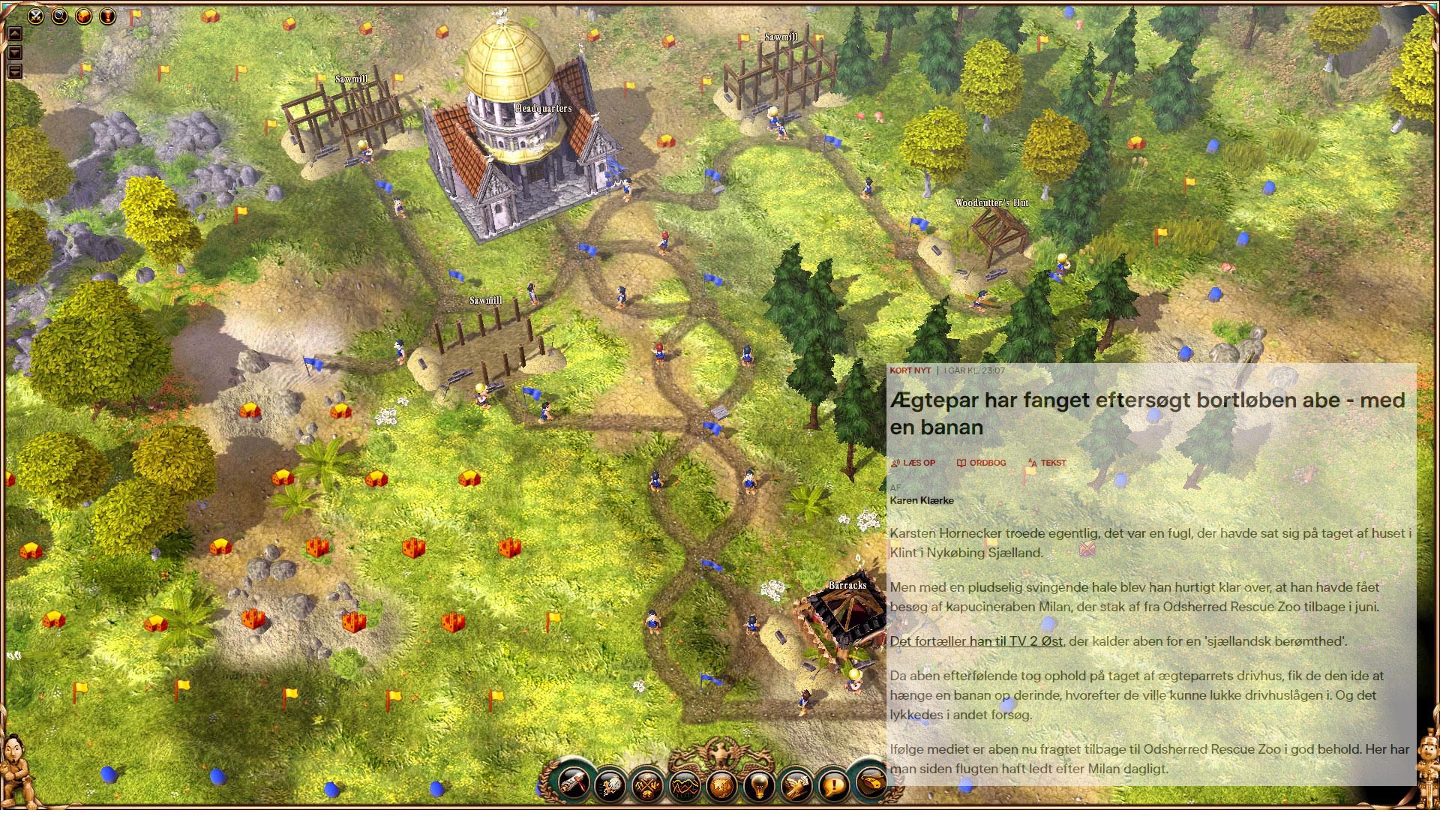The height and width of the screenshot is (840, 1440).
Task: Click the crossed swords military icon
Action: tap(35, 15)
